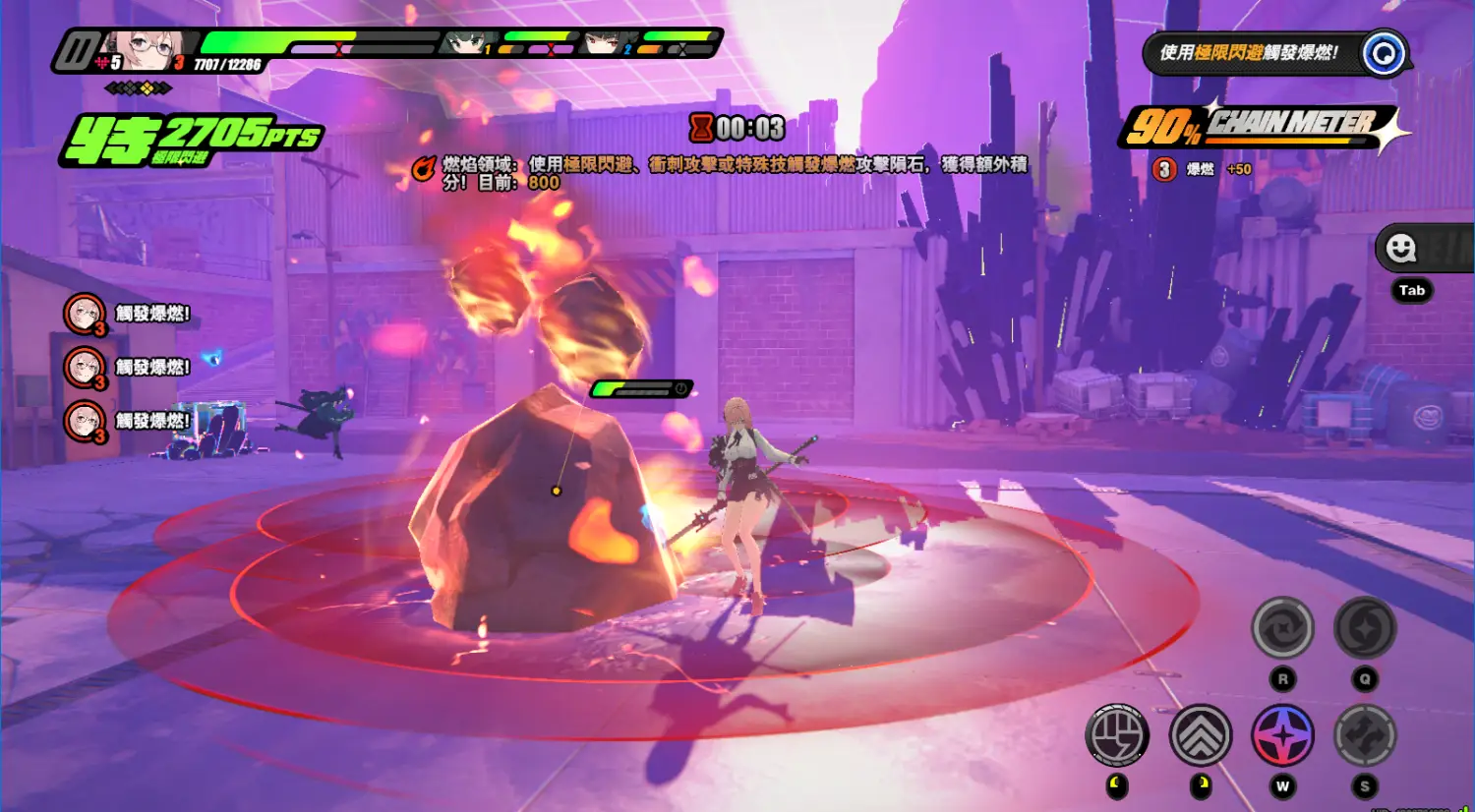Click the blue swirl extreme-dodge hint icon

tap(1384, 53)
